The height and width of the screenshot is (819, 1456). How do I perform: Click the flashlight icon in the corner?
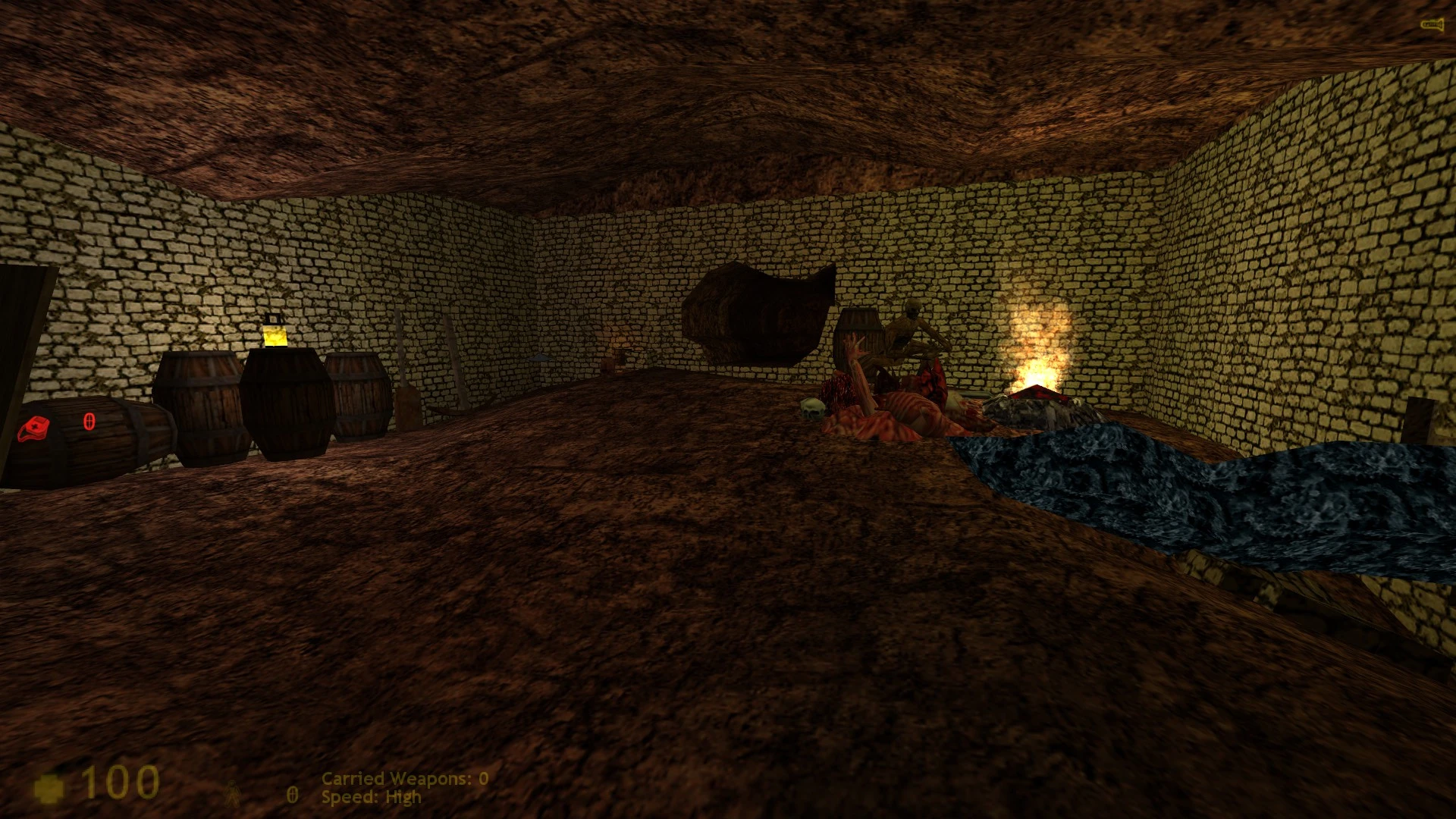1430,25
